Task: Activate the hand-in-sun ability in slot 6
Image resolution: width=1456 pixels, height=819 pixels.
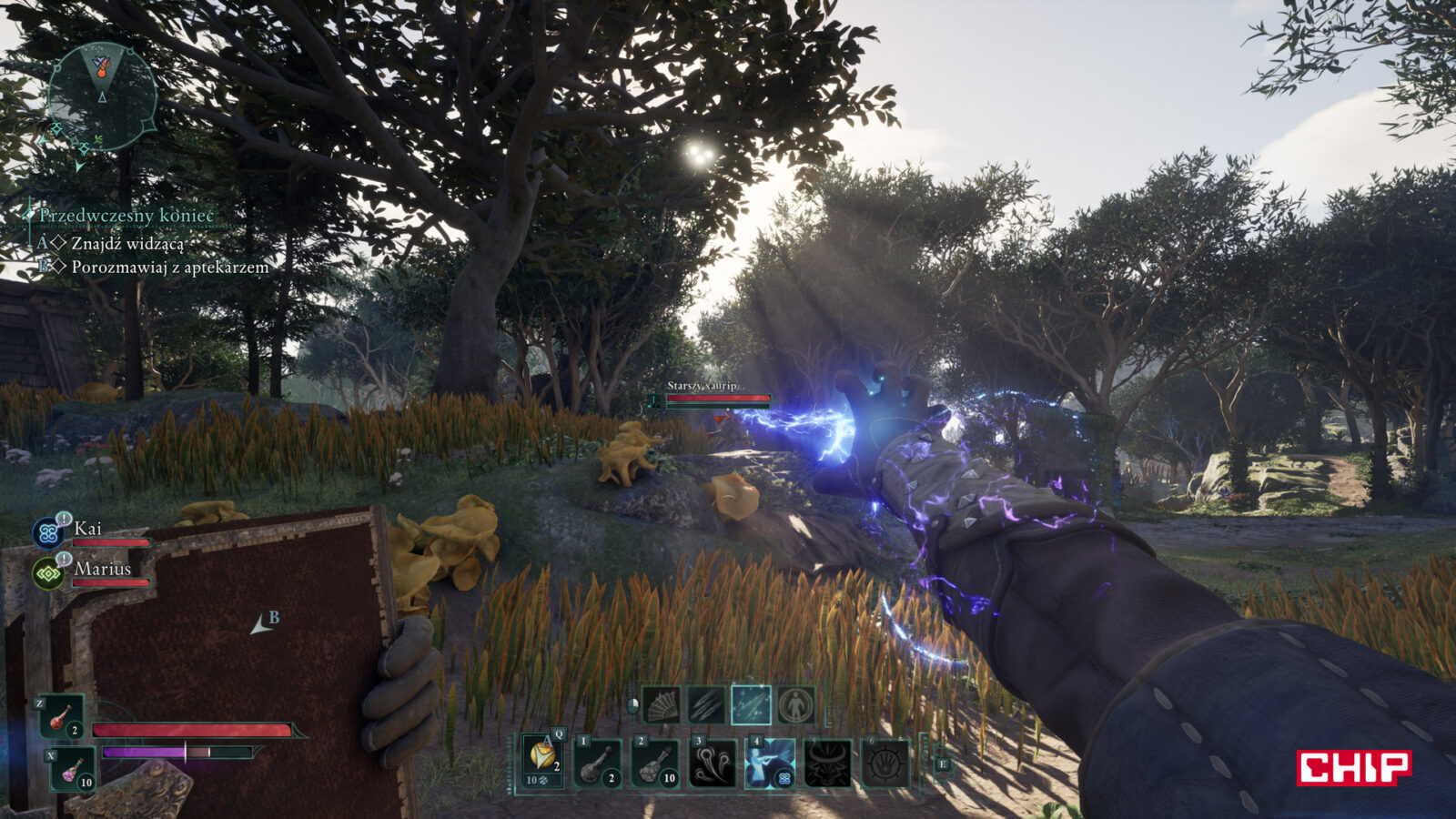Action: (x=885, y=763)
